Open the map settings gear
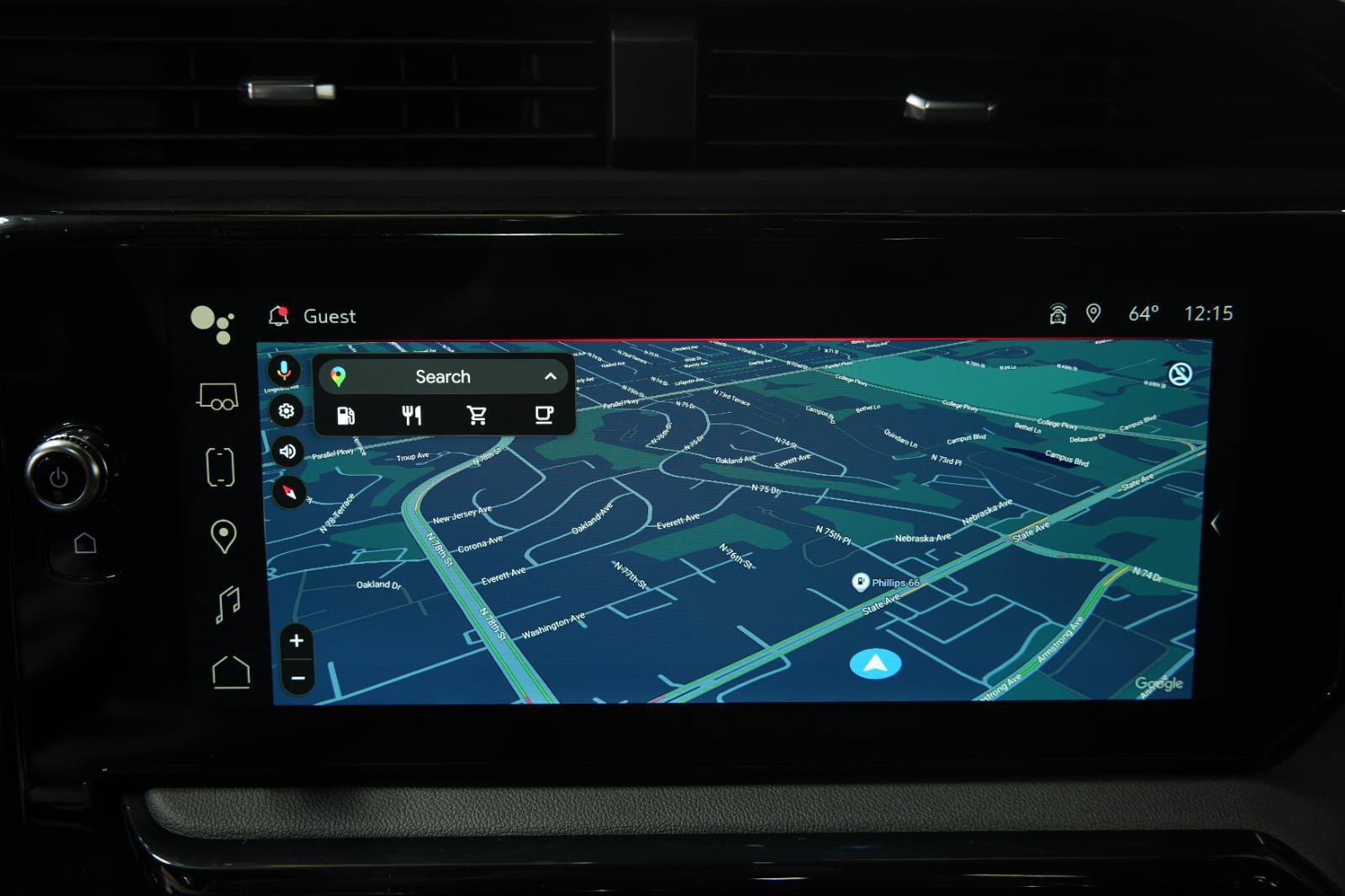Screen dimensions: 1345x896 pos(286,411)
